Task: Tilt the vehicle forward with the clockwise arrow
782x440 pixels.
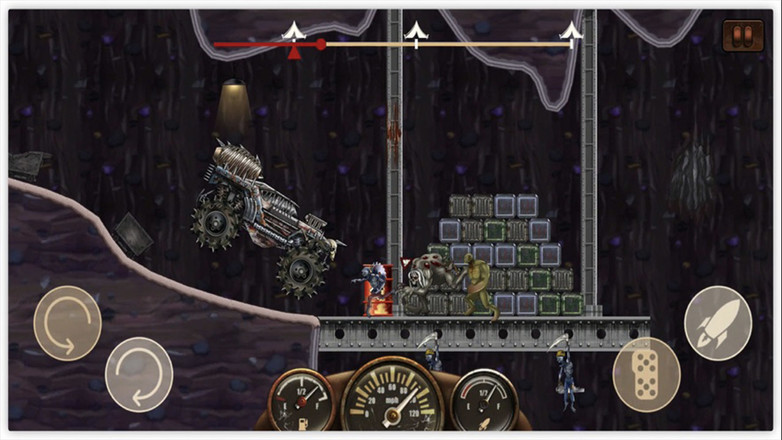Action: (139, 374)
